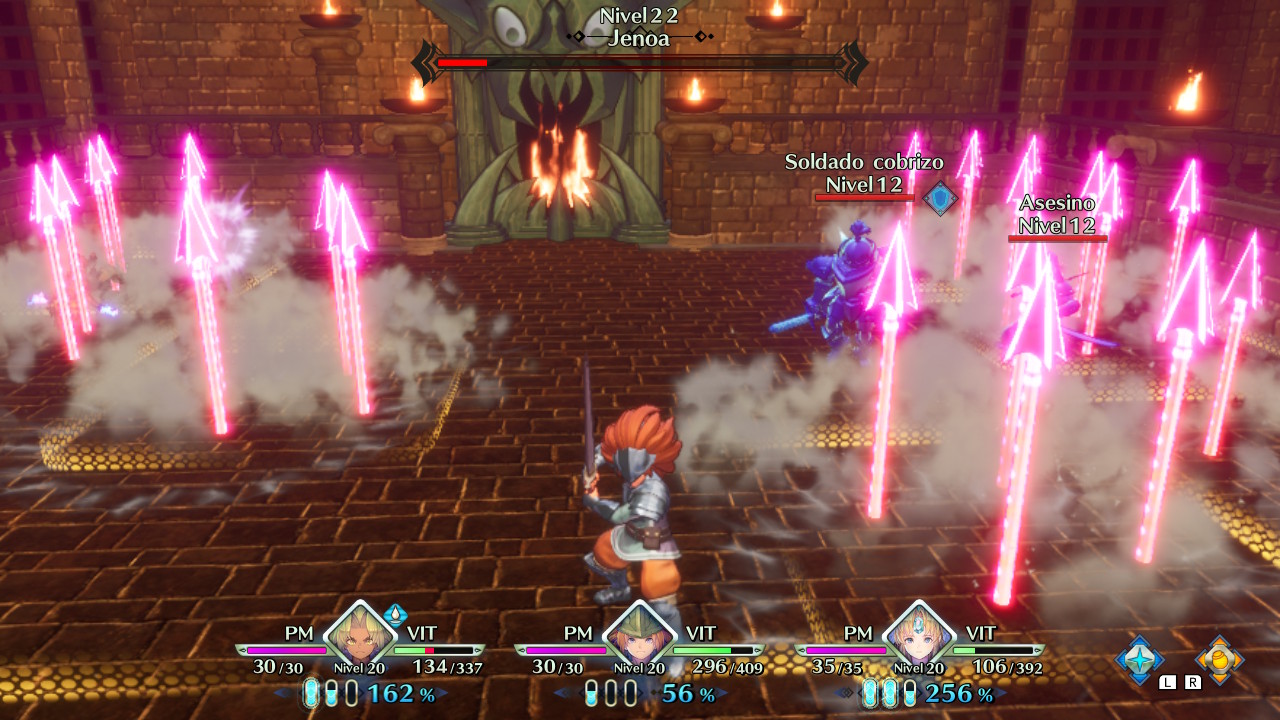
Task: Select the dark-skinned blond character portrait
Action: 360,637
